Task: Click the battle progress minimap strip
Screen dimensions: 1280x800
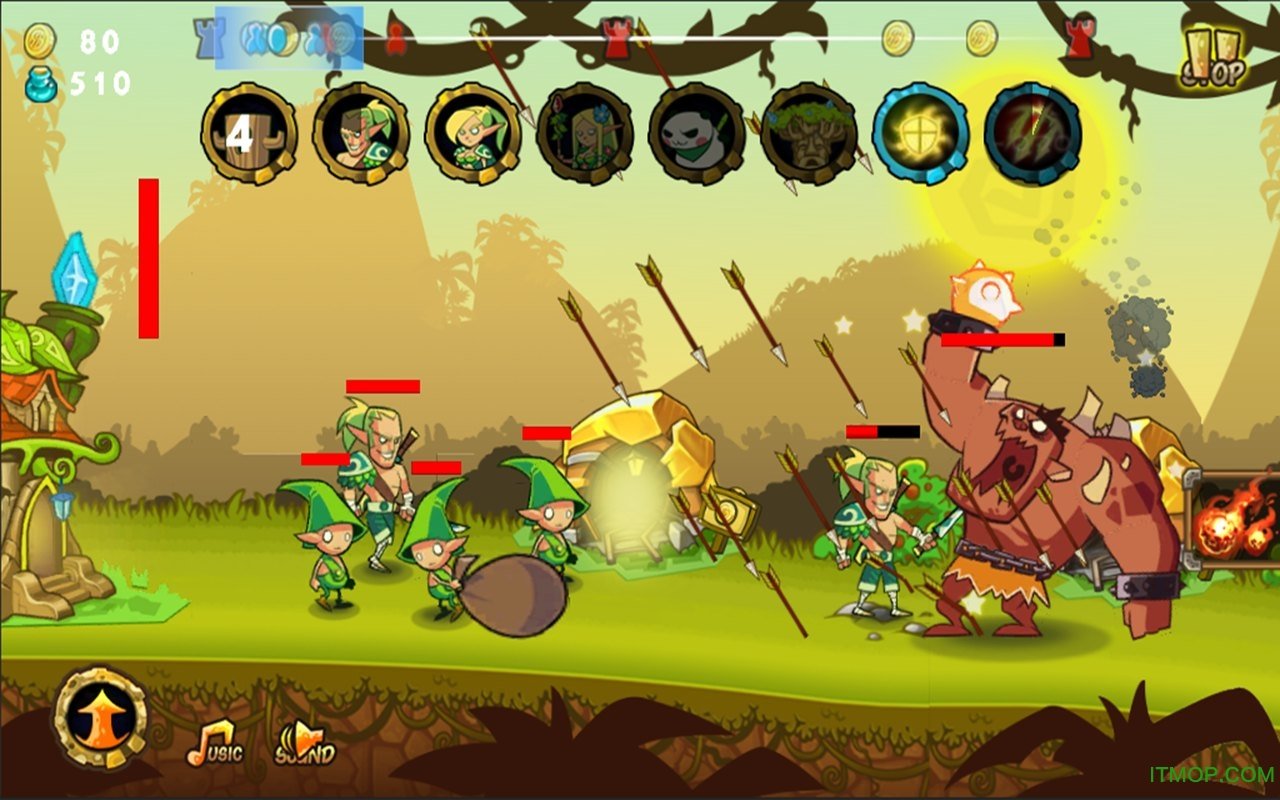Action: (x=640, y=40)
